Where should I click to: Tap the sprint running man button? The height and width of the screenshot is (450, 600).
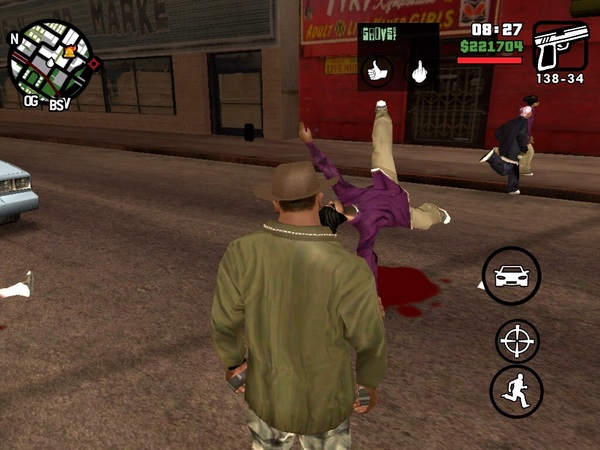(x=516, y=392)
